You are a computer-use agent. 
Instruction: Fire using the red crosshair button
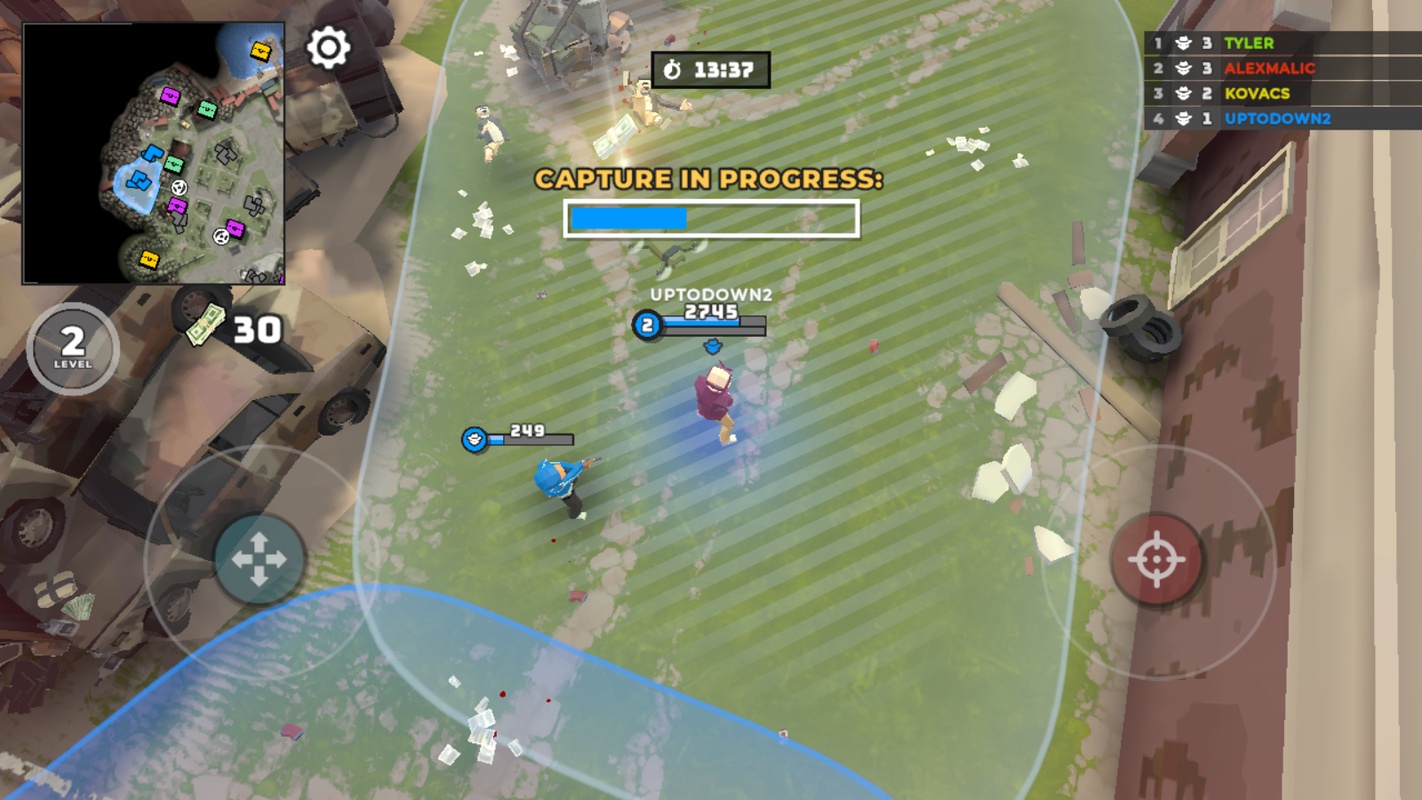[1157, 560]
